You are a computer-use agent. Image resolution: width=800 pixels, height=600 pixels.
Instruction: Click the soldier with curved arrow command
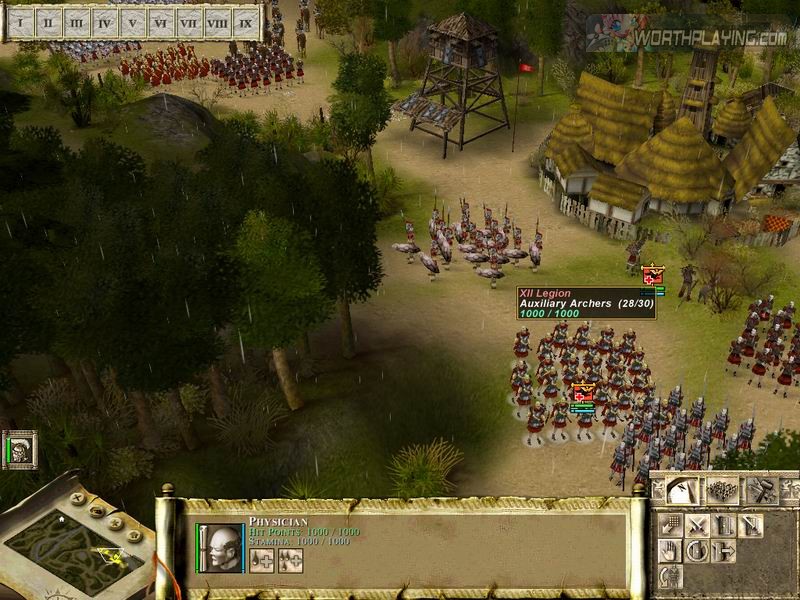coord(671,576)
